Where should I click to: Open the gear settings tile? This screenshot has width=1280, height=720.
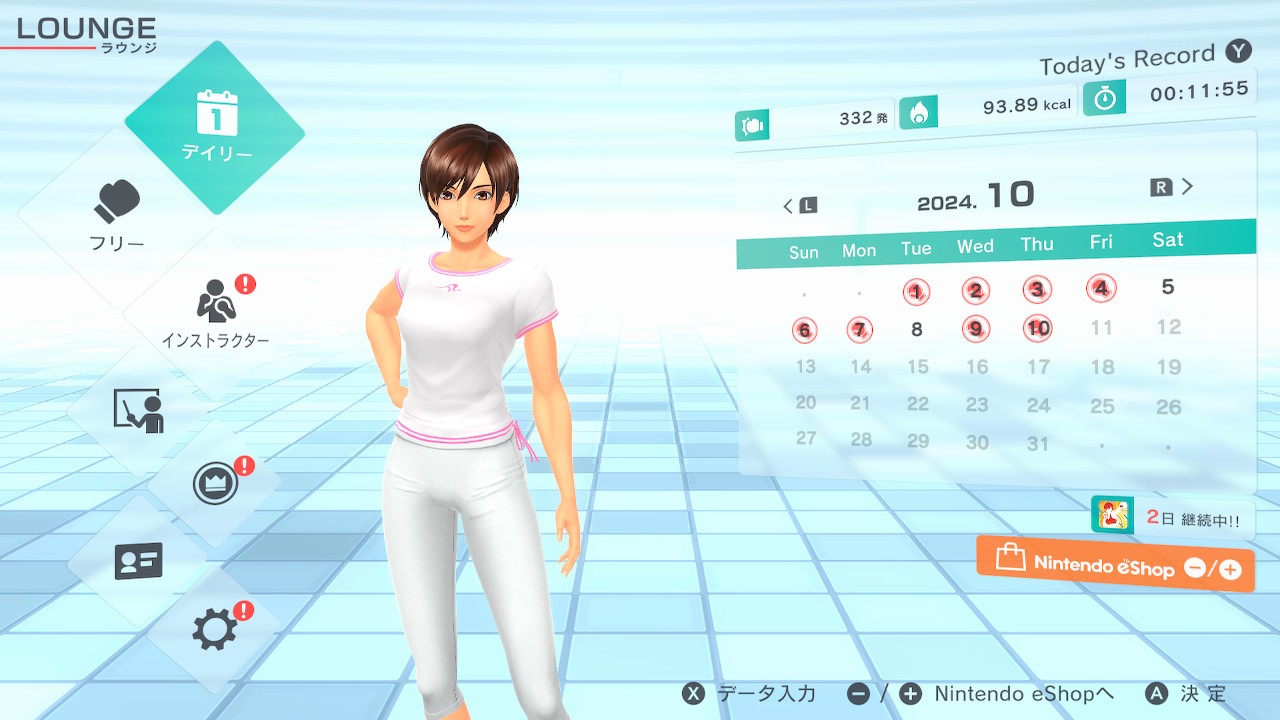click(x=214, y=629)
